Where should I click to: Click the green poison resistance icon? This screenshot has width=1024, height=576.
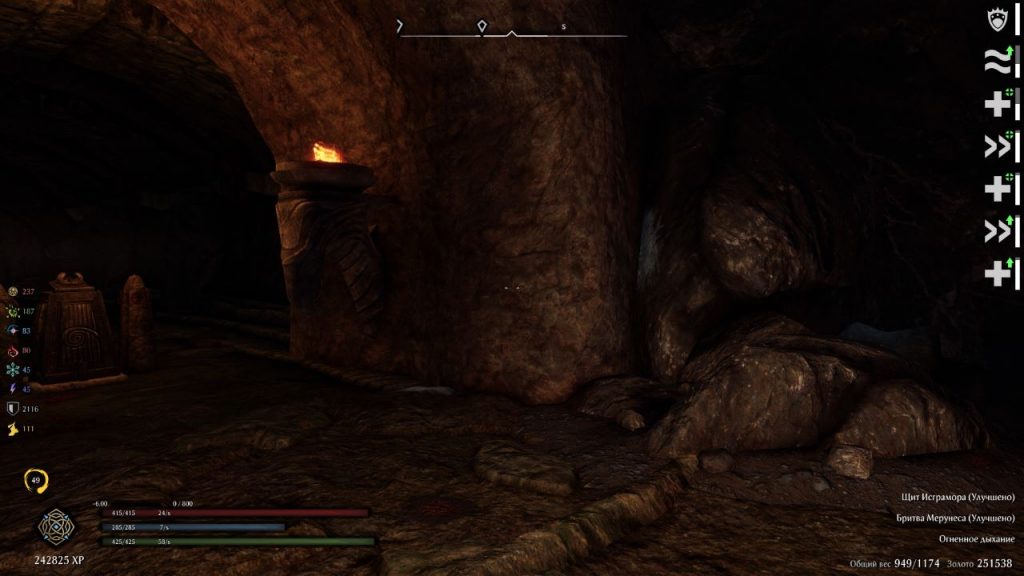[x=13, y=312]
